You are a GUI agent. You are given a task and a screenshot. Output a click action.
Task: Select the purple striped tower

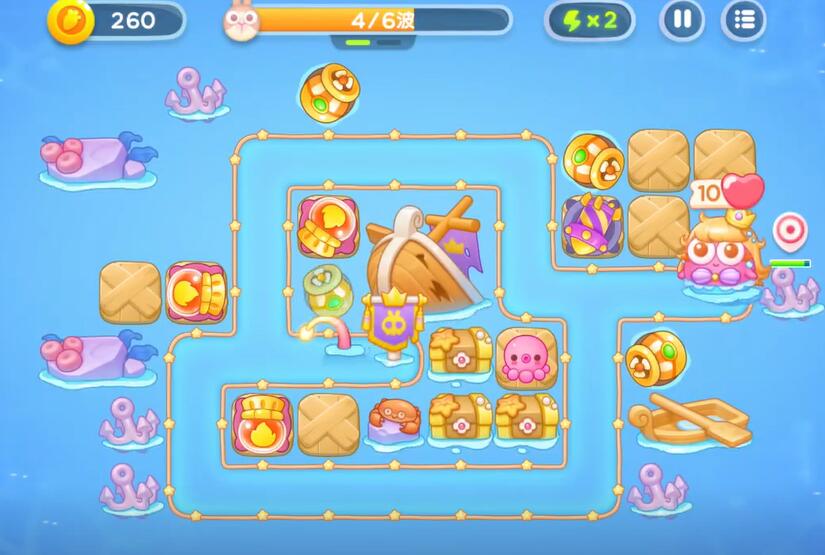(592, 225)
